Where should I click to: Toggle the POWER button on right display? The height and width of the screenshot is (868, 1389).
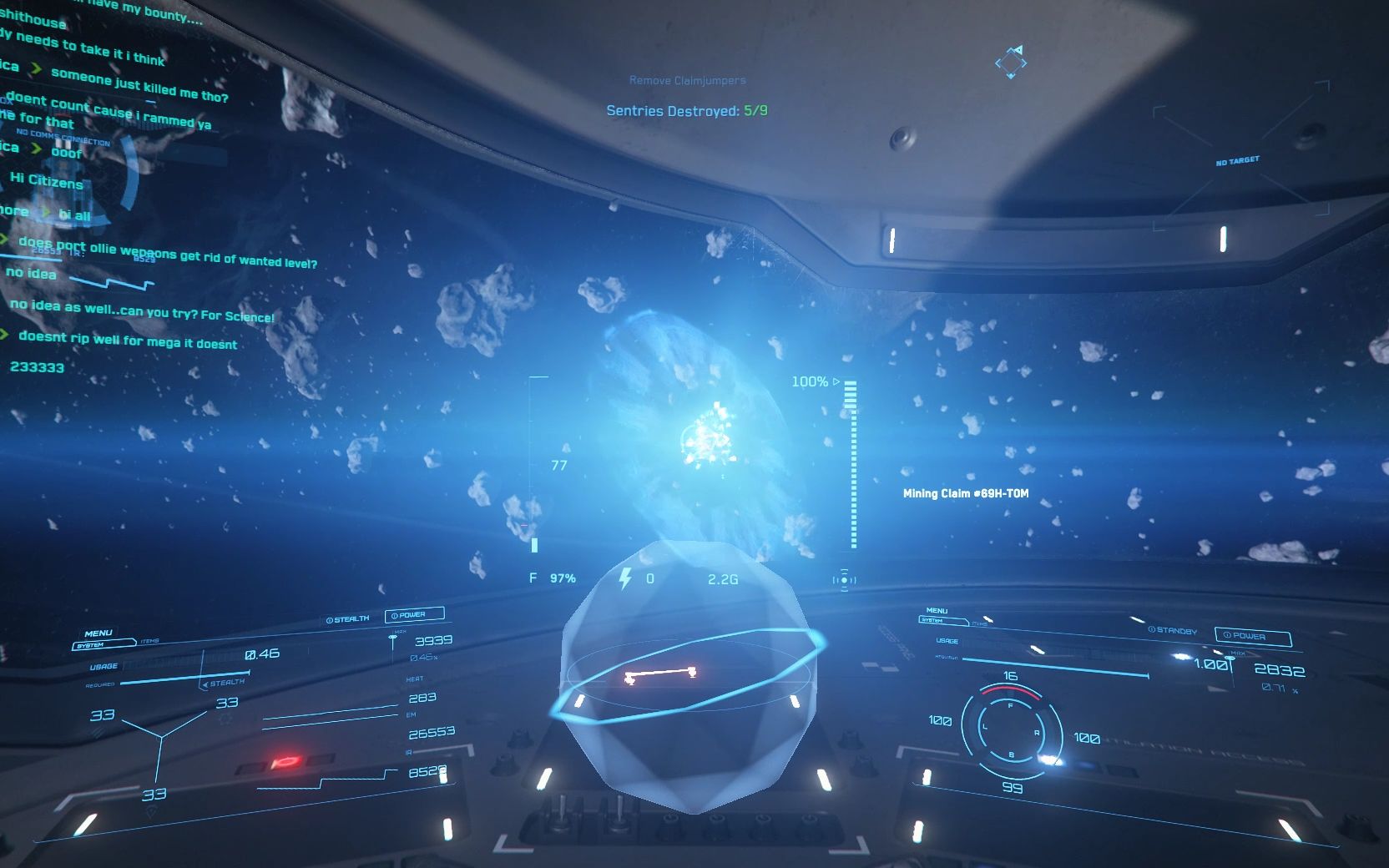click(1251, 636)
